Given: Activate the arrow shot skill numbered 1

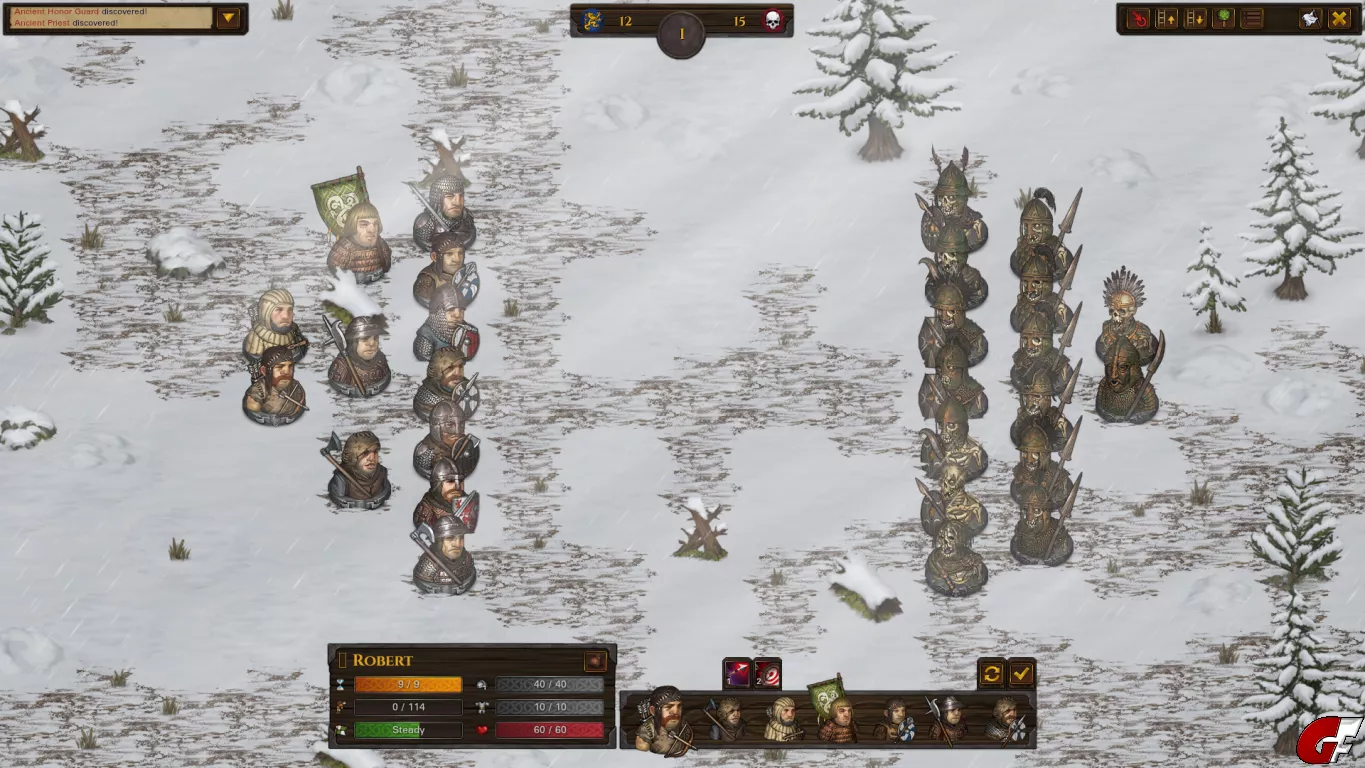Looking at the screenshot, I should point(738,674).
